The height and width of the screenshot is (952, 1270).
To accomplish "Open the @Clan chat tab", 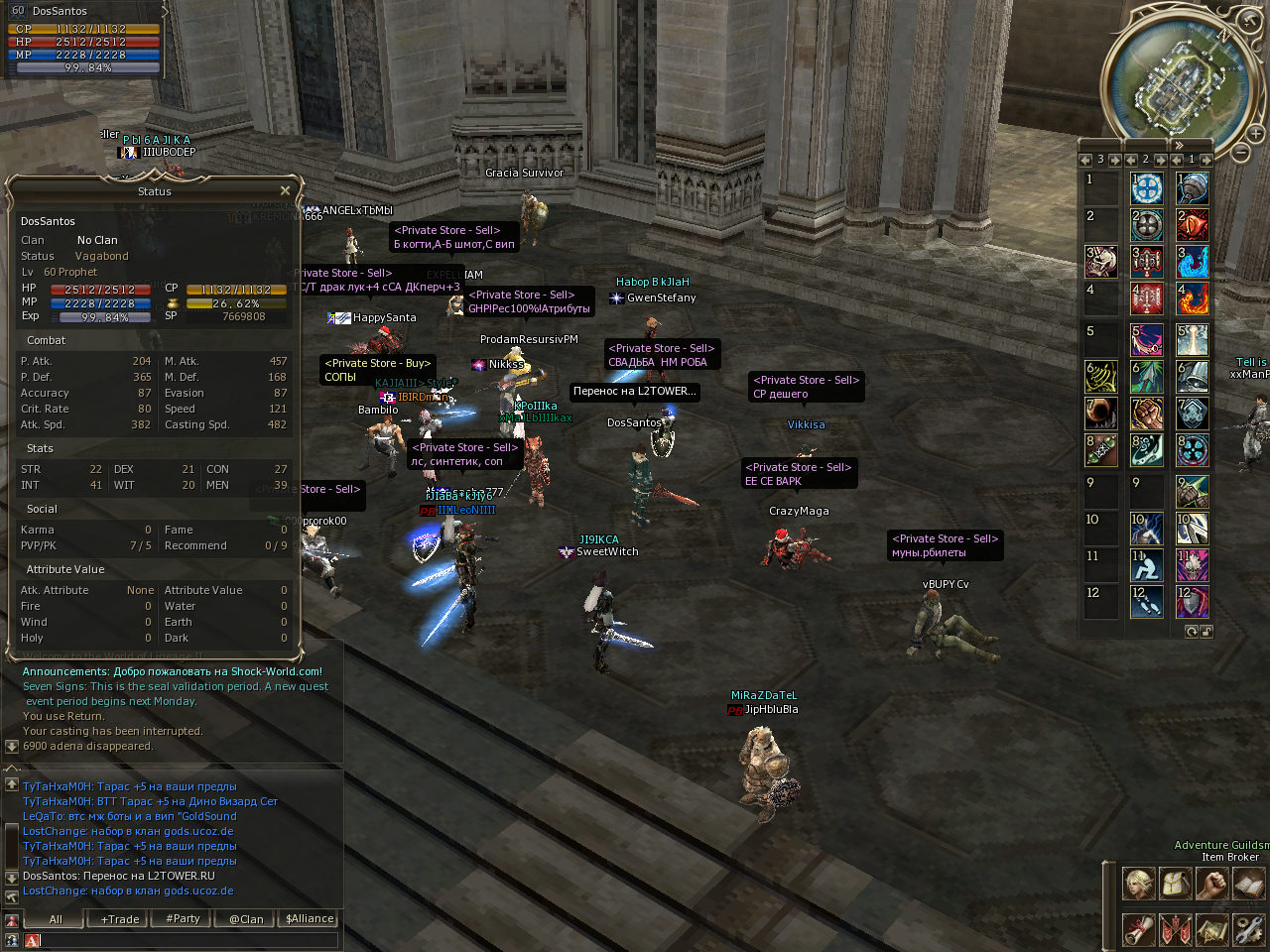I will pos(246,919).
